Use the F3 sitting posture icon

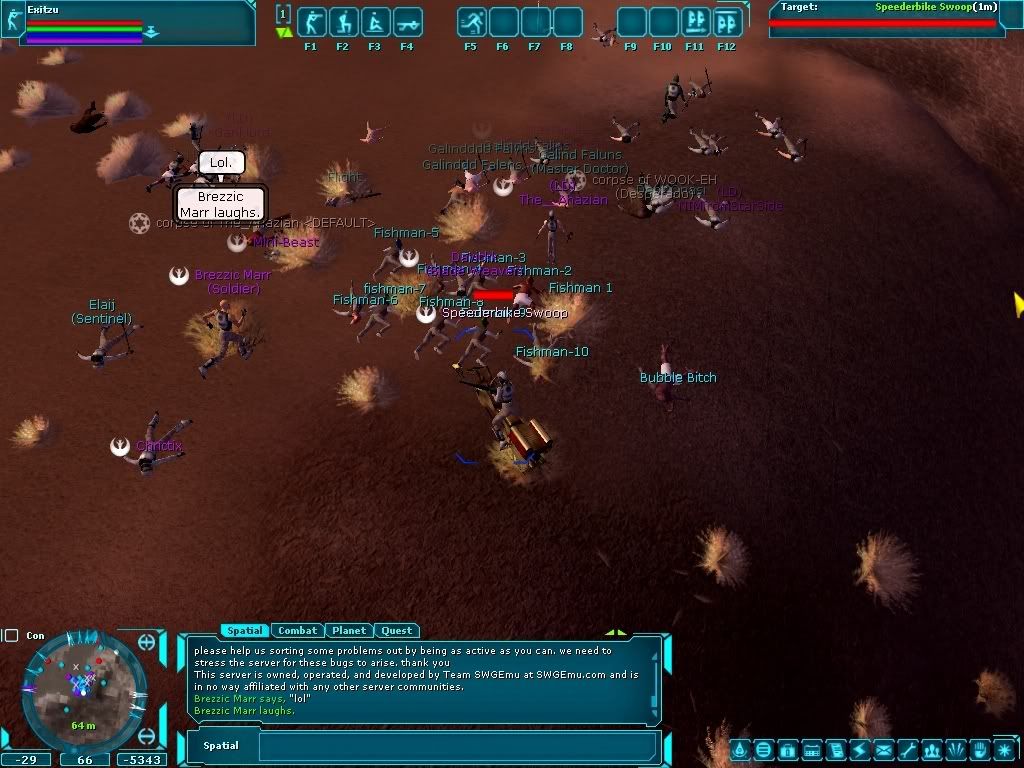[x=375, y=23]
